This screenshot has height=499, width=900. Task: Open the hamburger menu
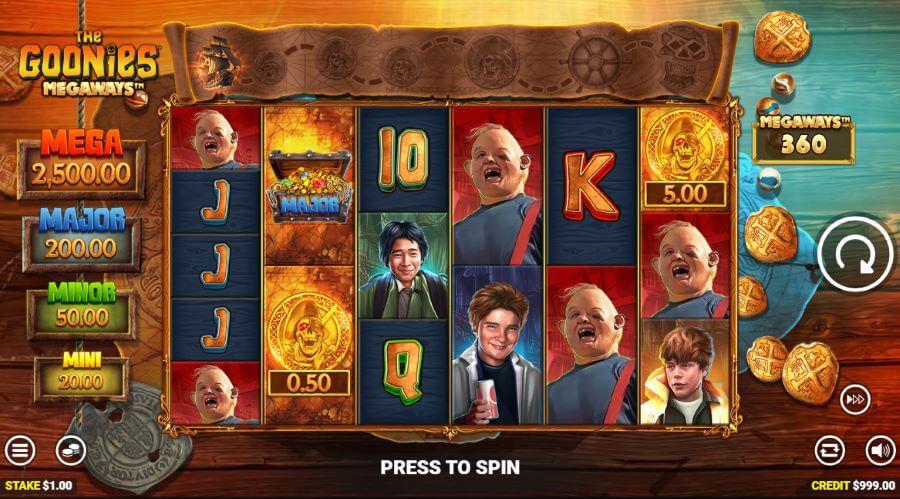tap(20, 451)
